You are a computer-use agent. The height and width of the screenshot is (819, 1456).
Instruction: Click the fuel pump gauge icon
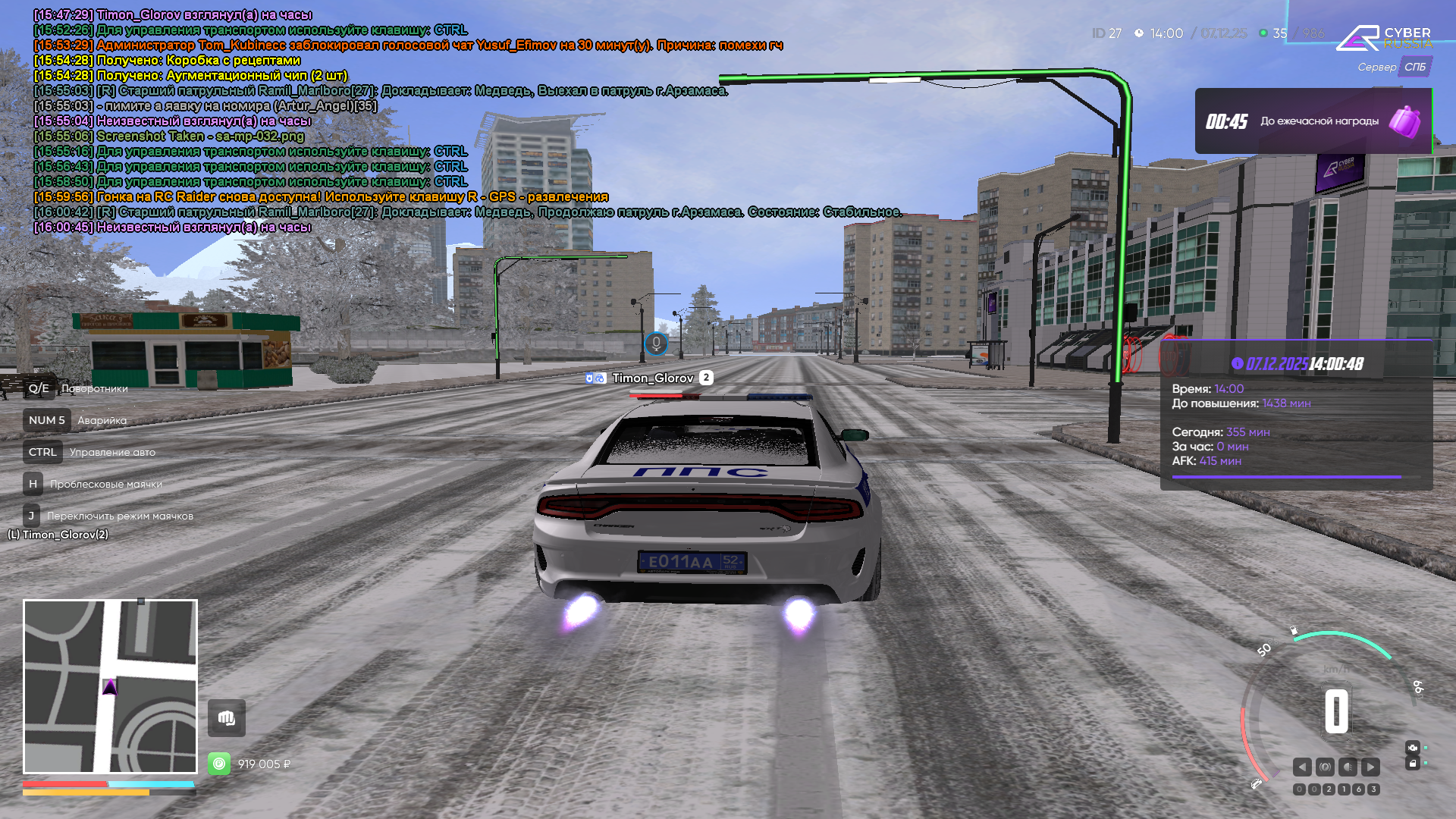(1294, 630)
